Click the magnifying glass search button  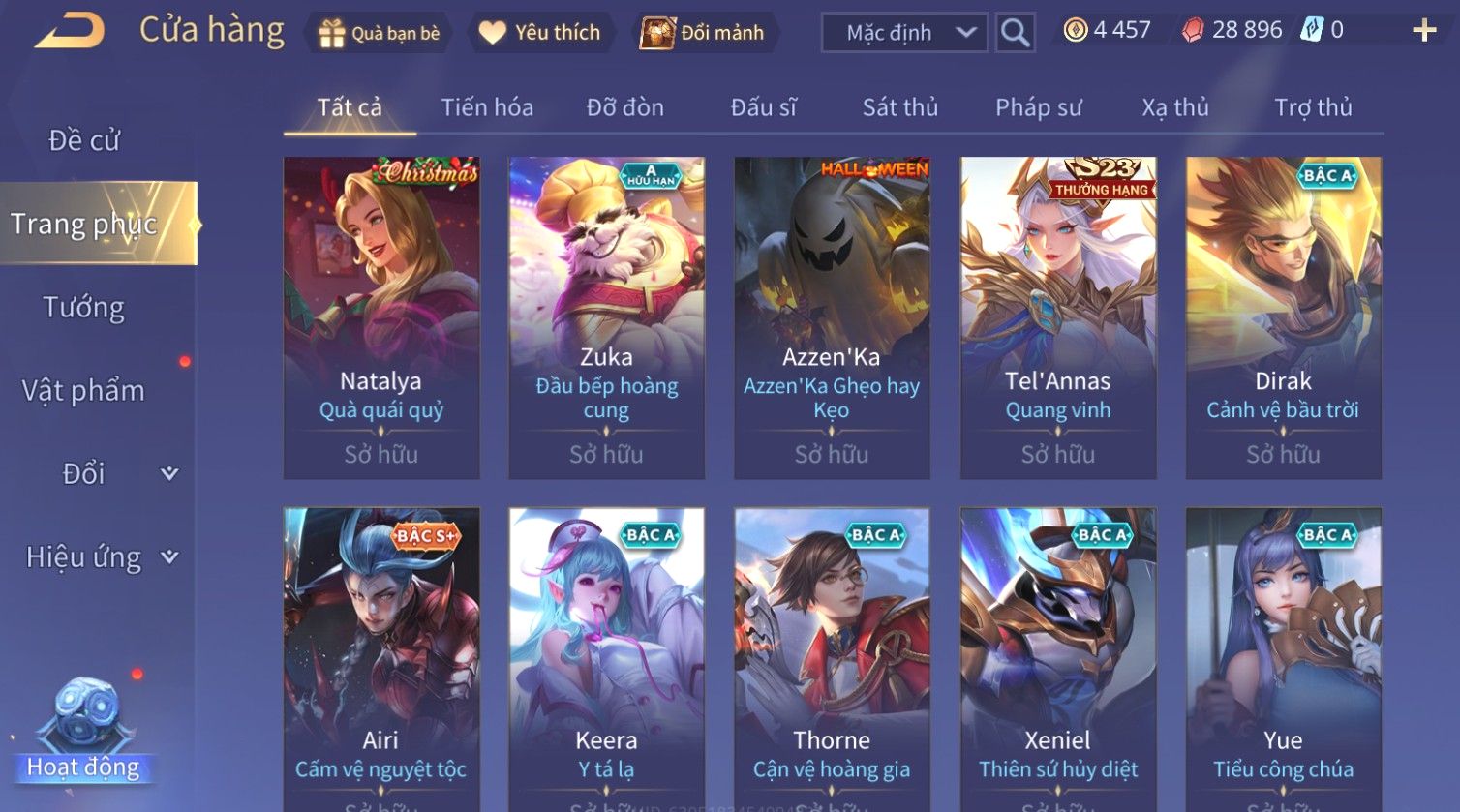[1015, 33]
